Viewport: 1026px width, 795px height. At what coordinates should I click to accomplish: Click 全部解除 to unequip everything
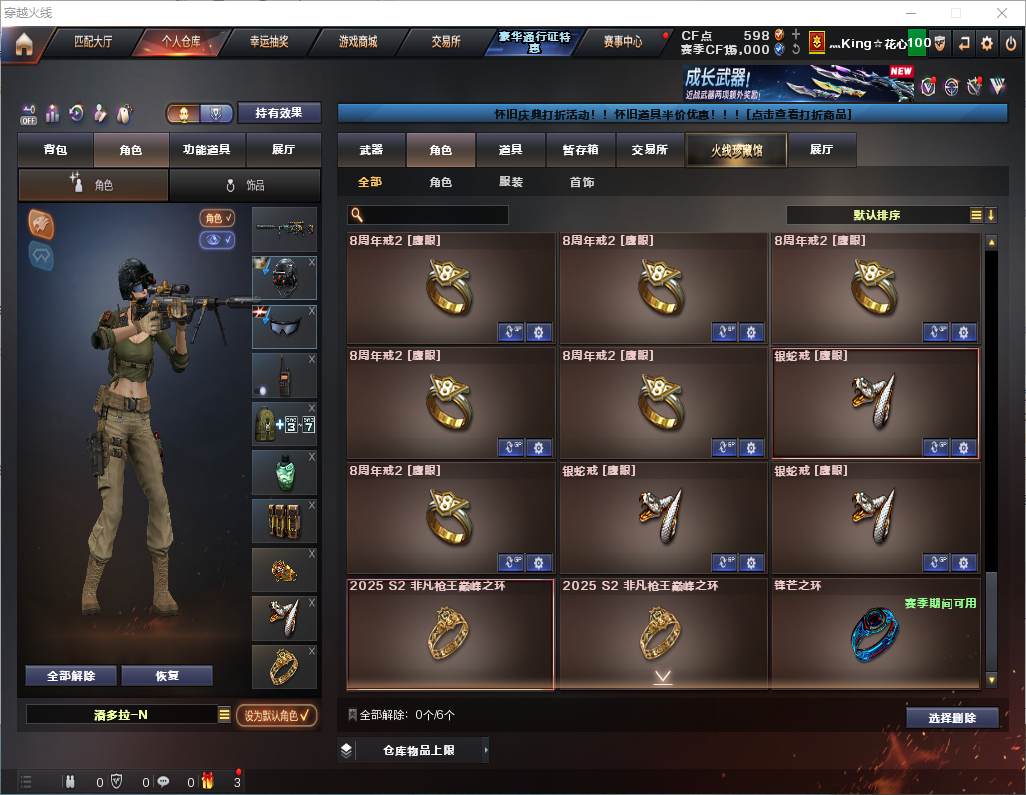point(71,676)
